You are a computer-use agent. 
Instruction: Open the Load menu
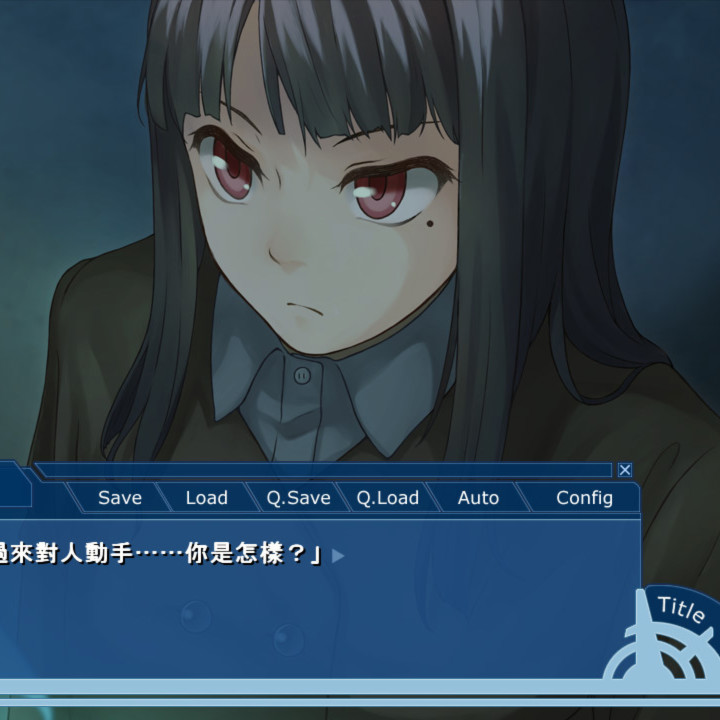click(207, 498)
